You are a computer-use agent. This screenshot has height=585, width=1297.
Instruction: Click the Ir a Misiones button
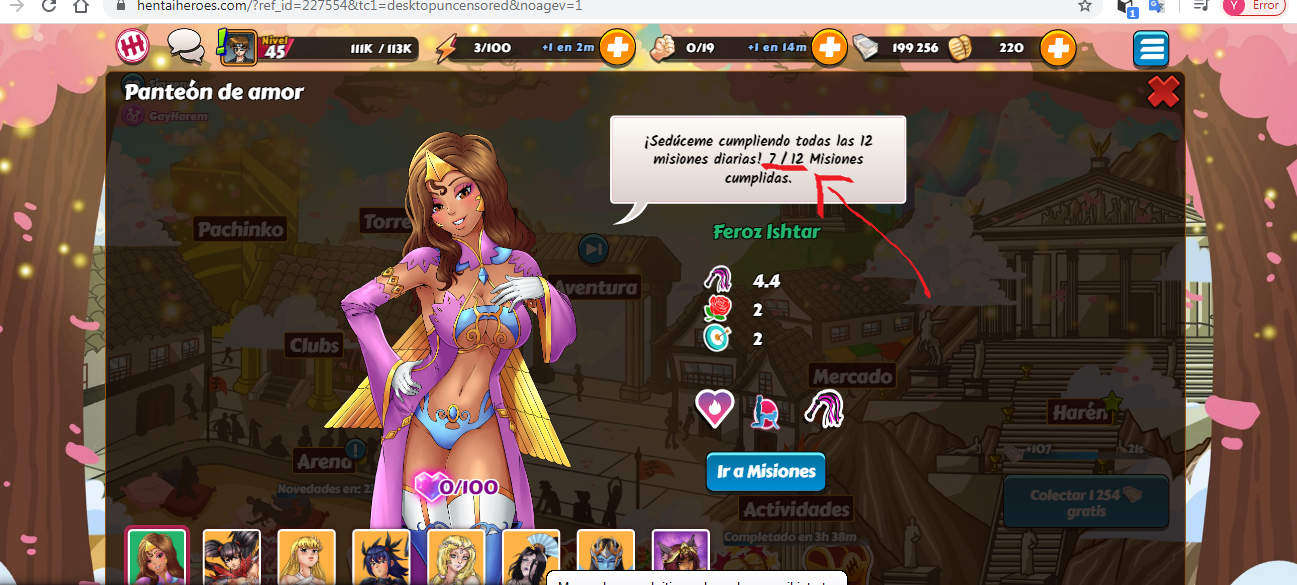[765, 472]
